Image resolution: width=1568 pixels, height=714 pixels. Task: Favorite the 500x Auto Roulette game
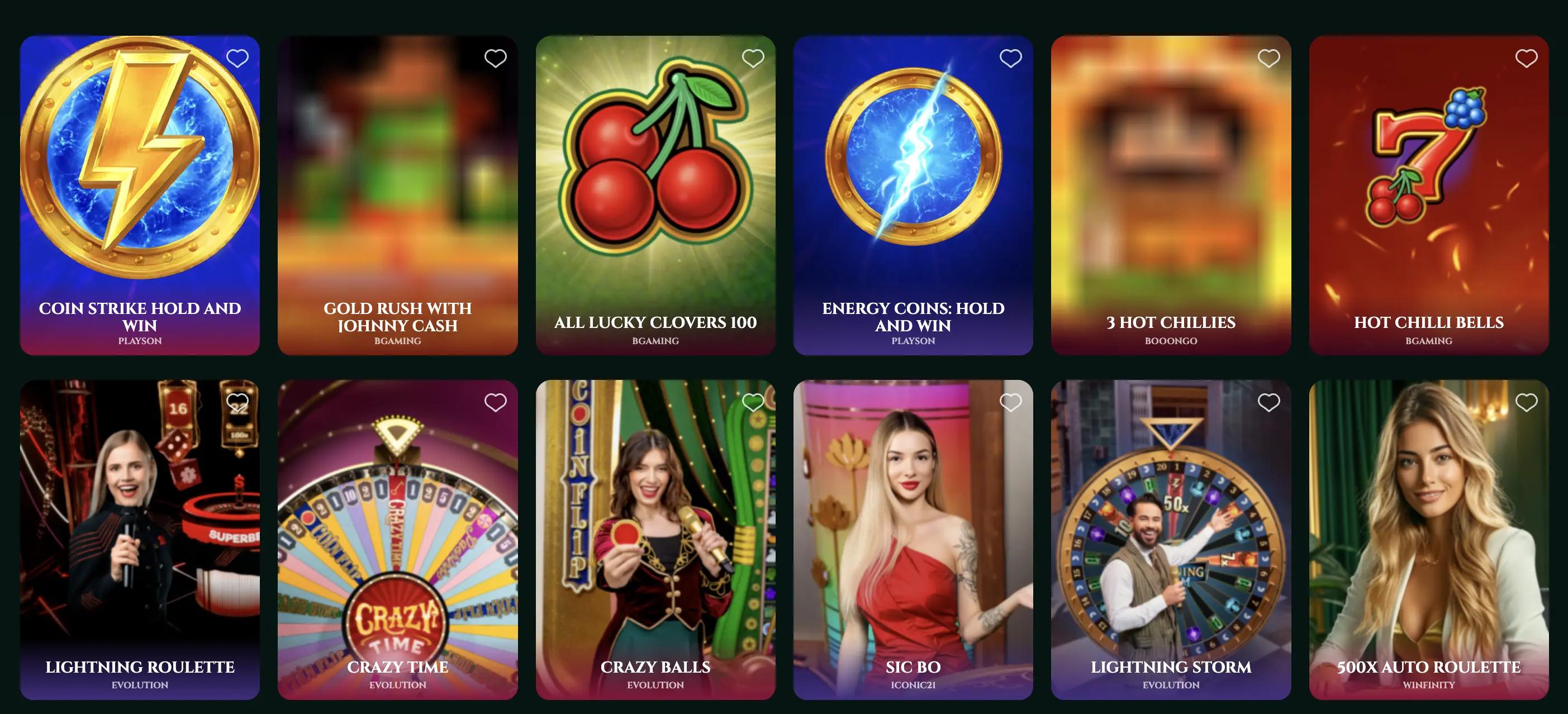point(1526,402)
